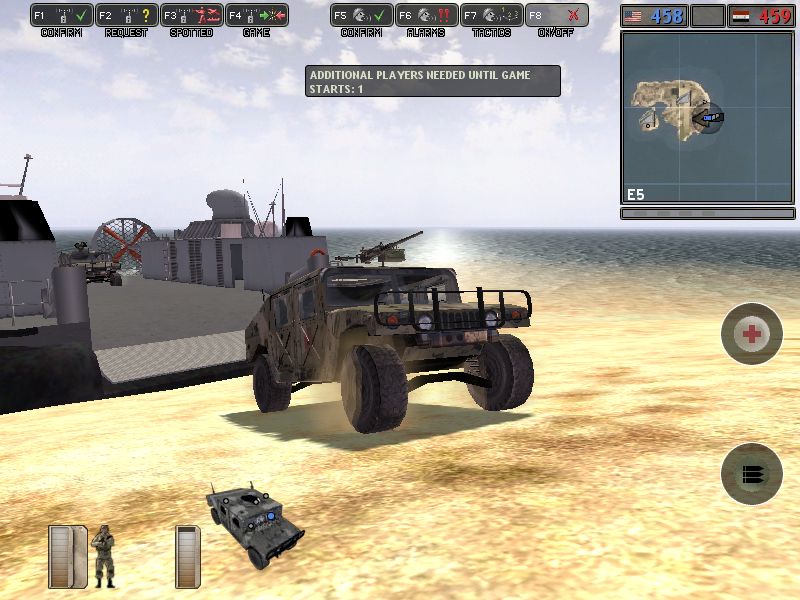Tap the round ammo bullets button
This screenshot has width=800, height=600.
(752, 473)
